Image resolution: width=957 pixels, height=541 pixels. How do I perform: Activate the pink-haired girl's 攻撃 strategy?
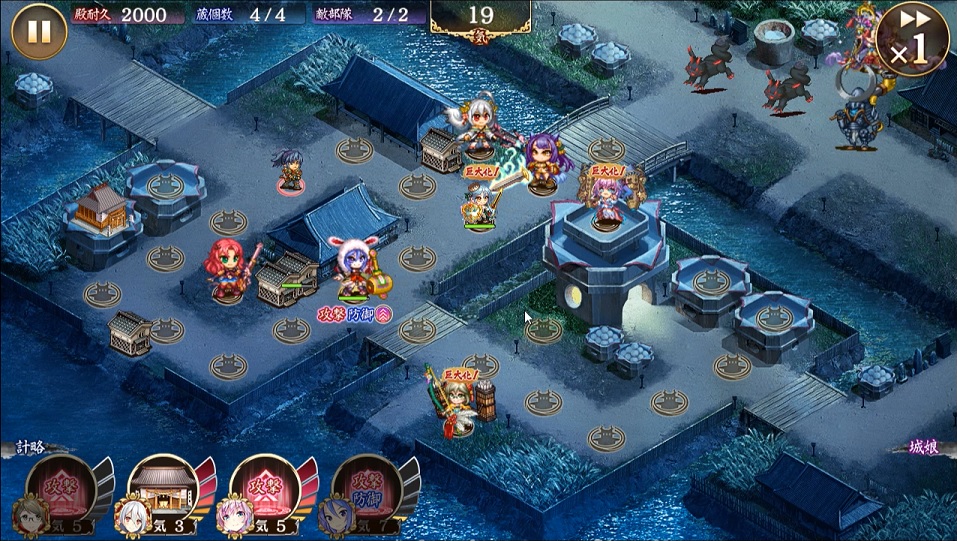265,492
